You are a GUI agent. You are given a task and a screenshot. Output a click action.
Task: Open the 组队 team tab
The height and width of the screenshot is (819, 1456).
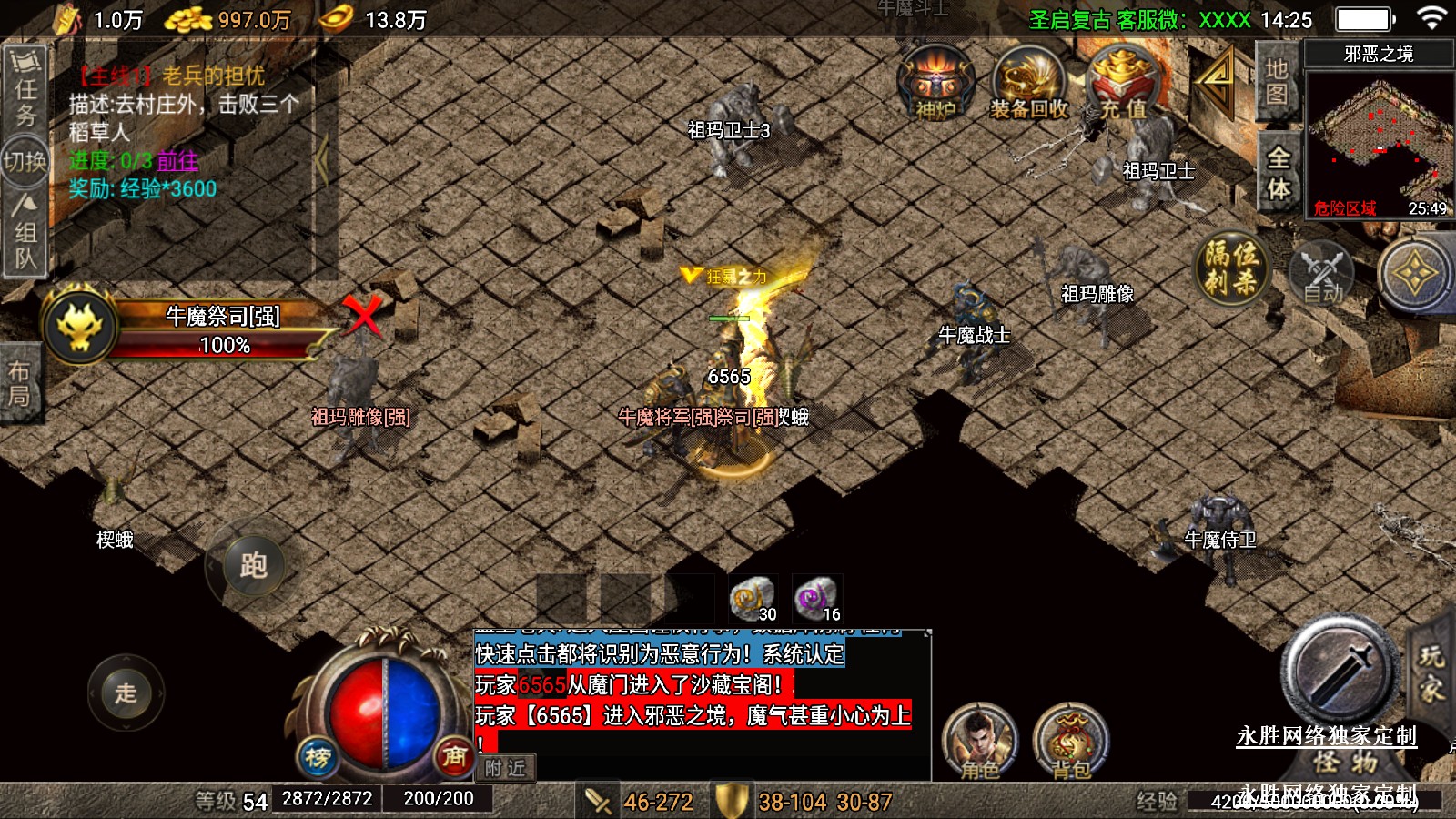click(25, 234)
